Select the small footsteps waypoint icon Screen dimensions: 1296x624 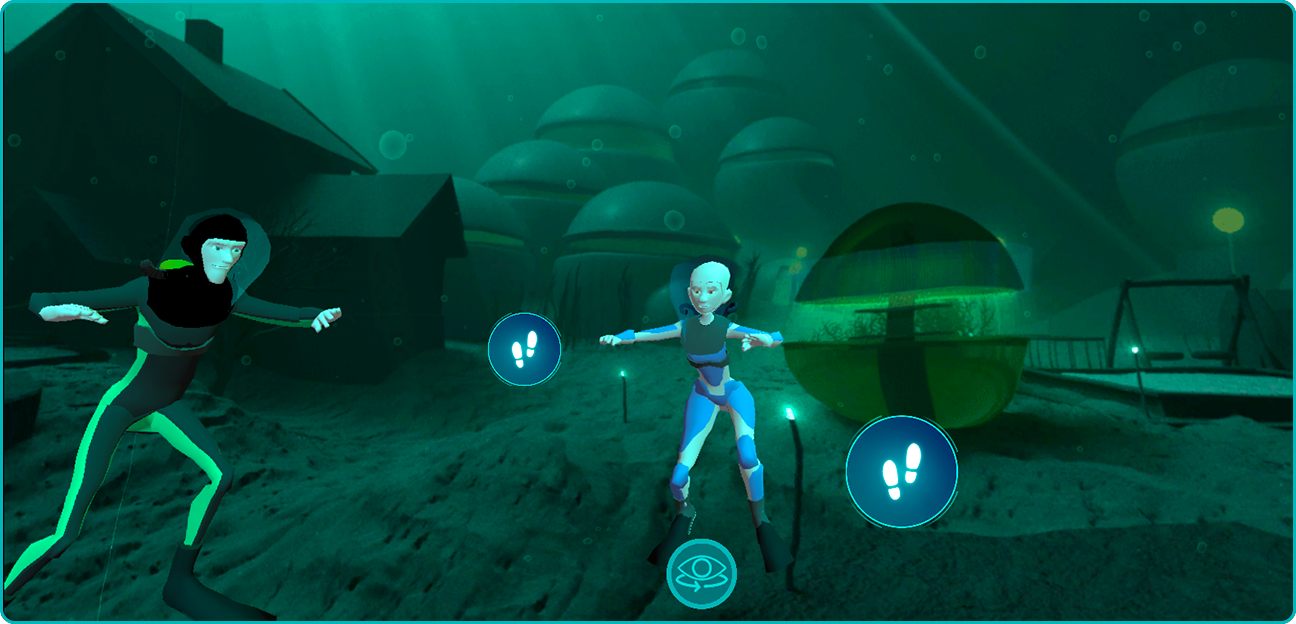524,349
